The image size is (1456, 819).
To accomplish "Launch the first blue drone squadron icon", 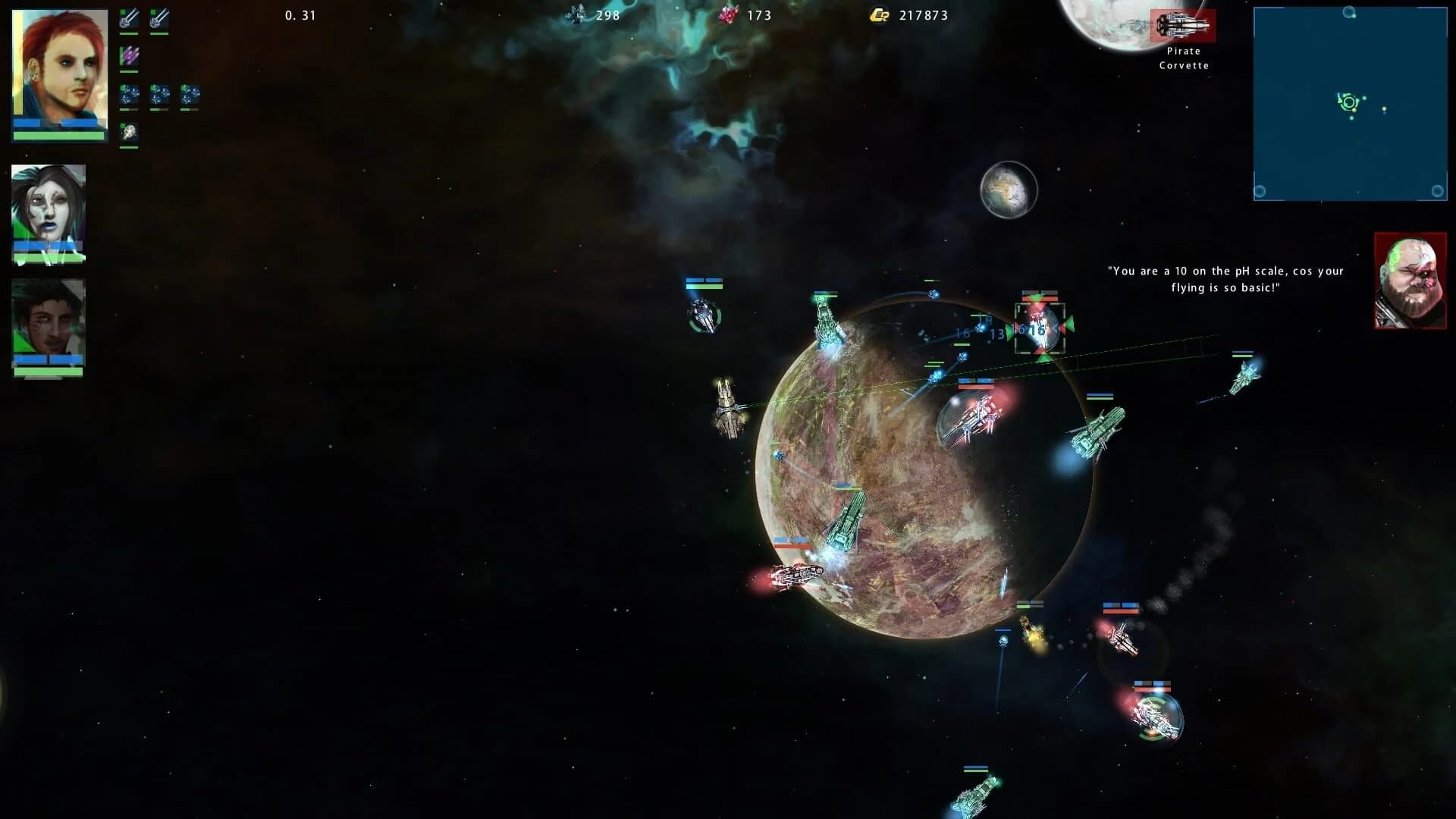I will click(x=128, y=95).
